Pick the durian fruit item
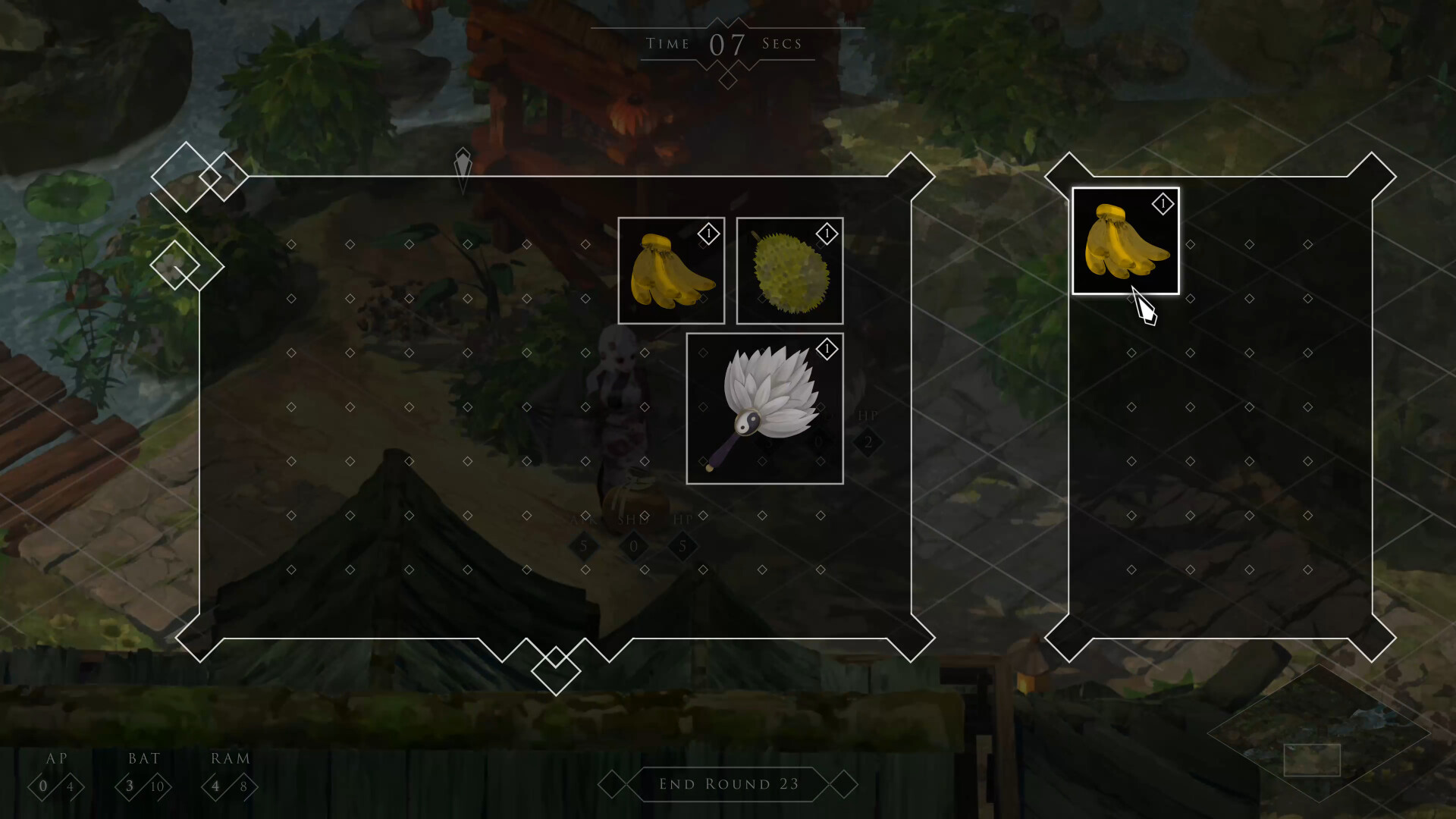This screenshot has height=819, width=1456. click(x=789, y=271)
